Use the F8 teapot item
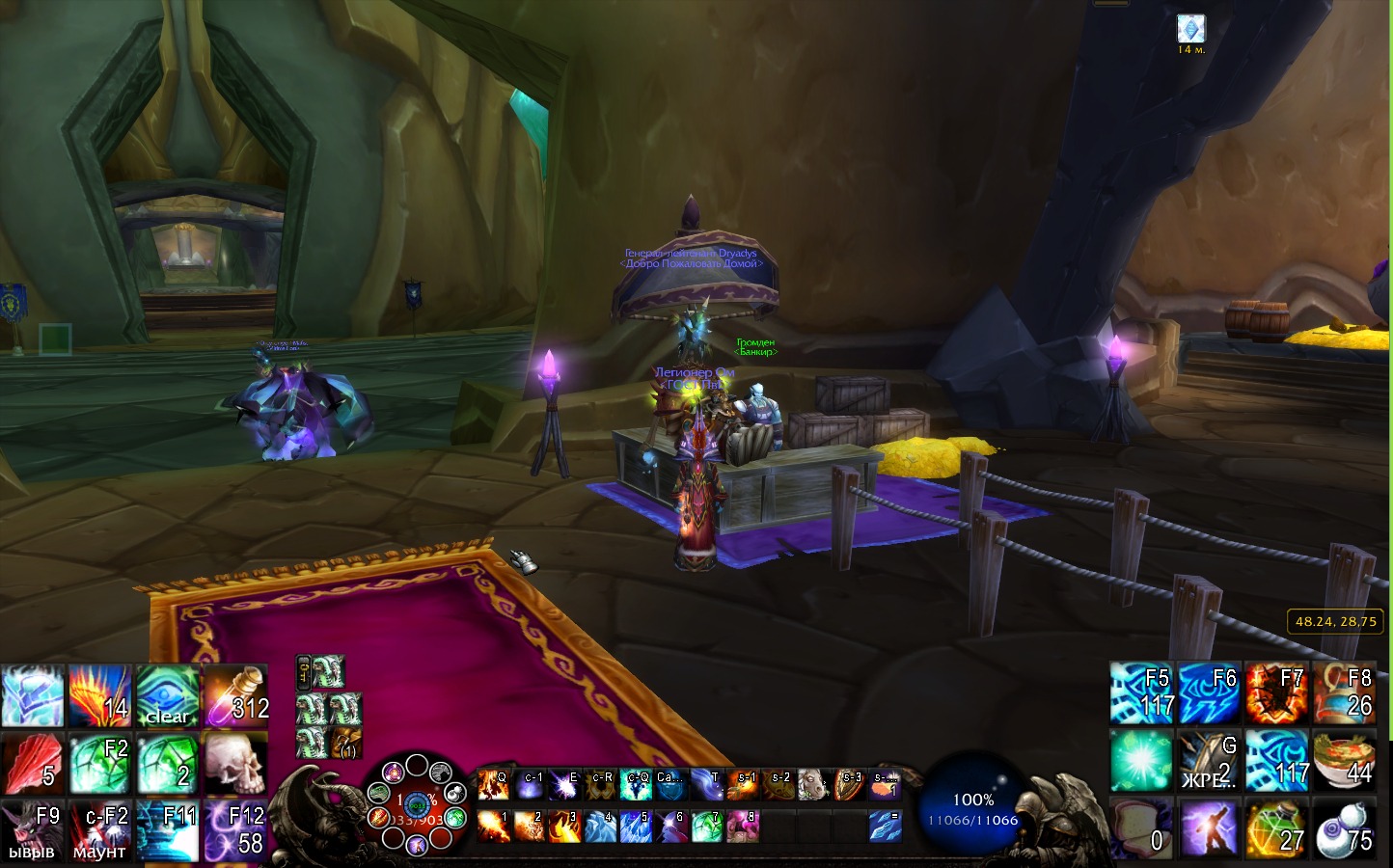1393x868 pixels. pos(1345,693)
